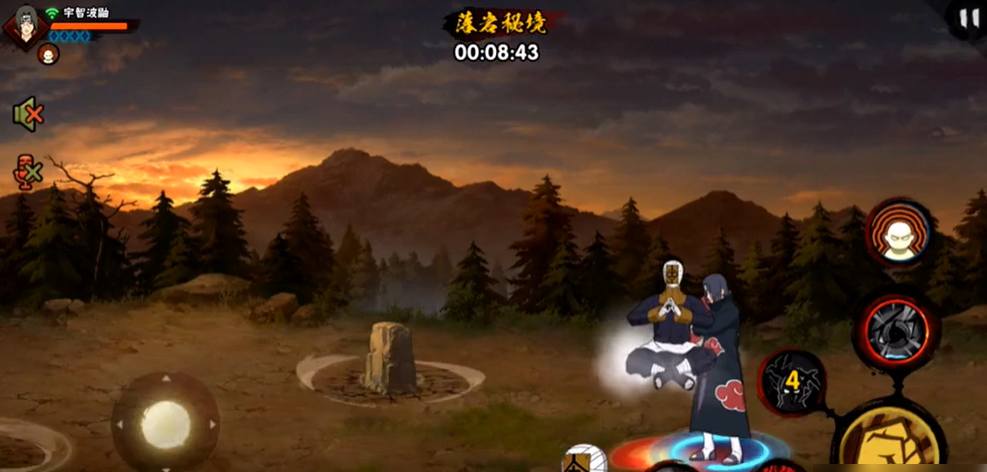Viewport: 987px width, 472px height.
Task: Toggle the muted microphone icon
Action: tap(27, 172)
